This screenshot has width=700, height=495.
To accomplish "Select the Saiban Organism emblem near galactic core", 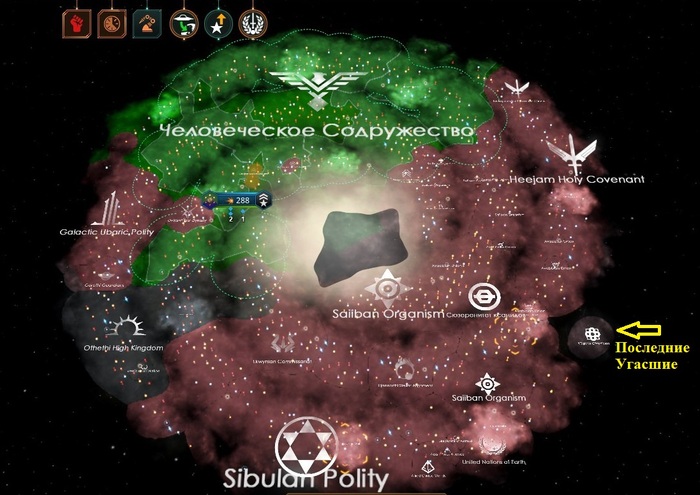I will point(385,290).
